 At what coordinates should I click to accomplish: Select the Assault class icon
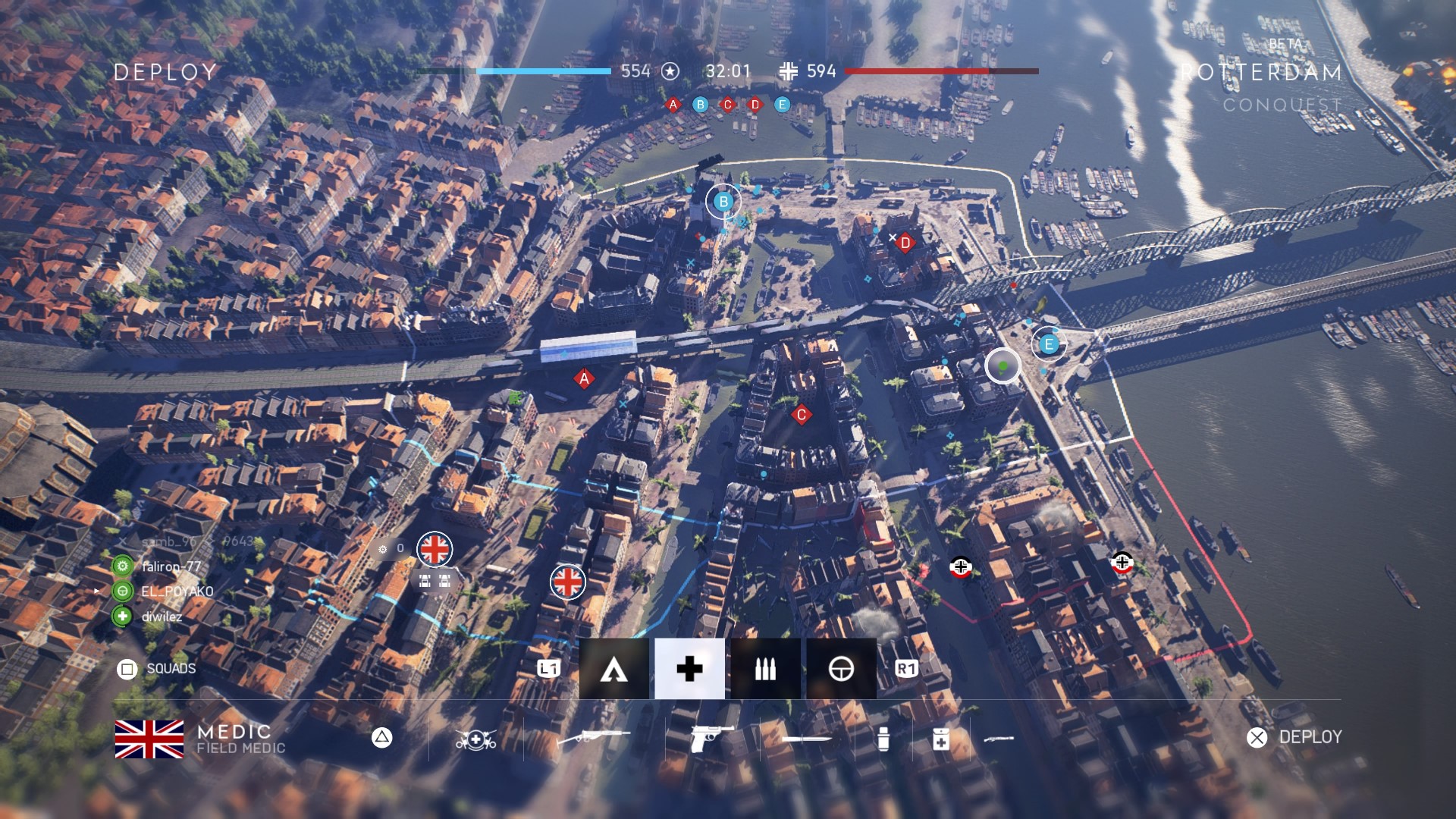(613, 669)
